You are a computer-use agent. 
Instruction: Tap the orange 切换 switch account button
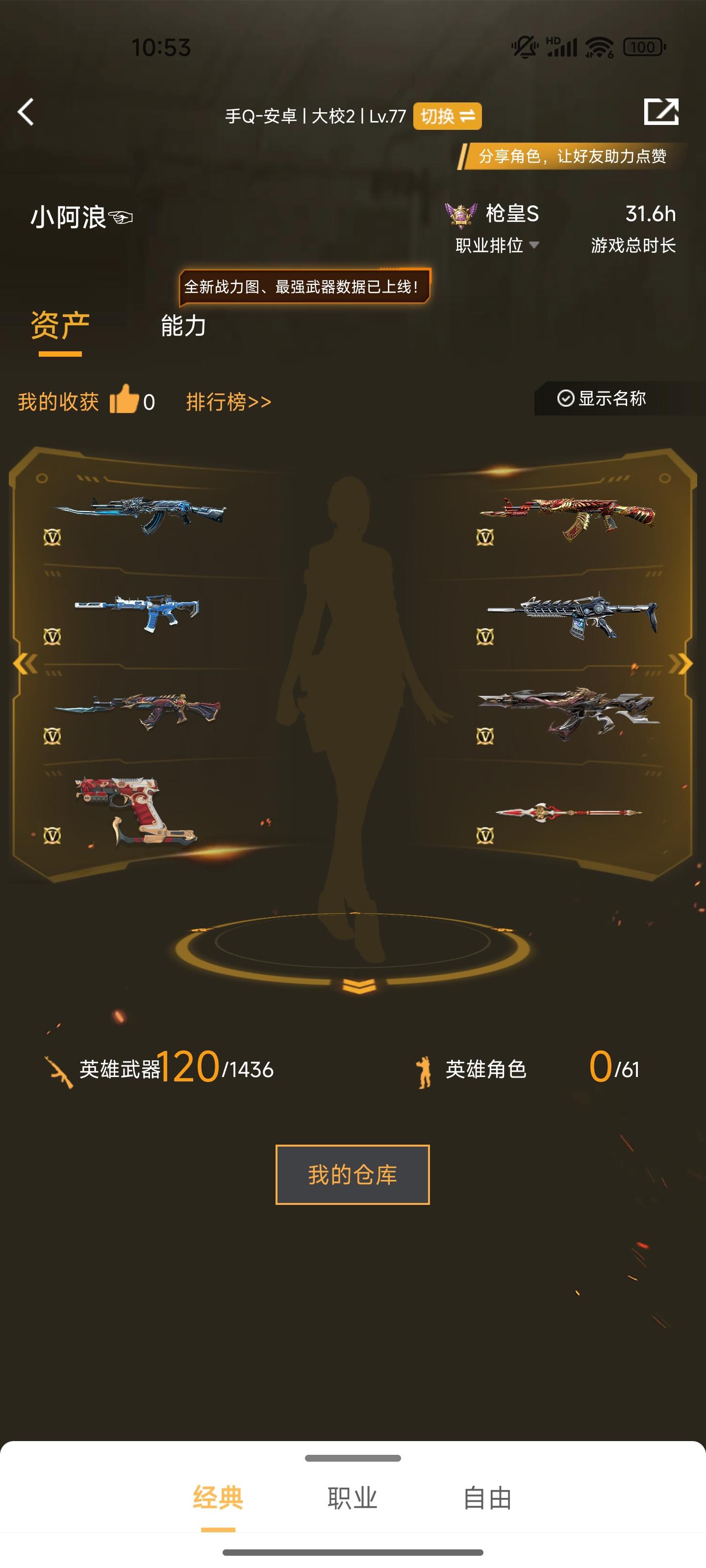point(447,116)
